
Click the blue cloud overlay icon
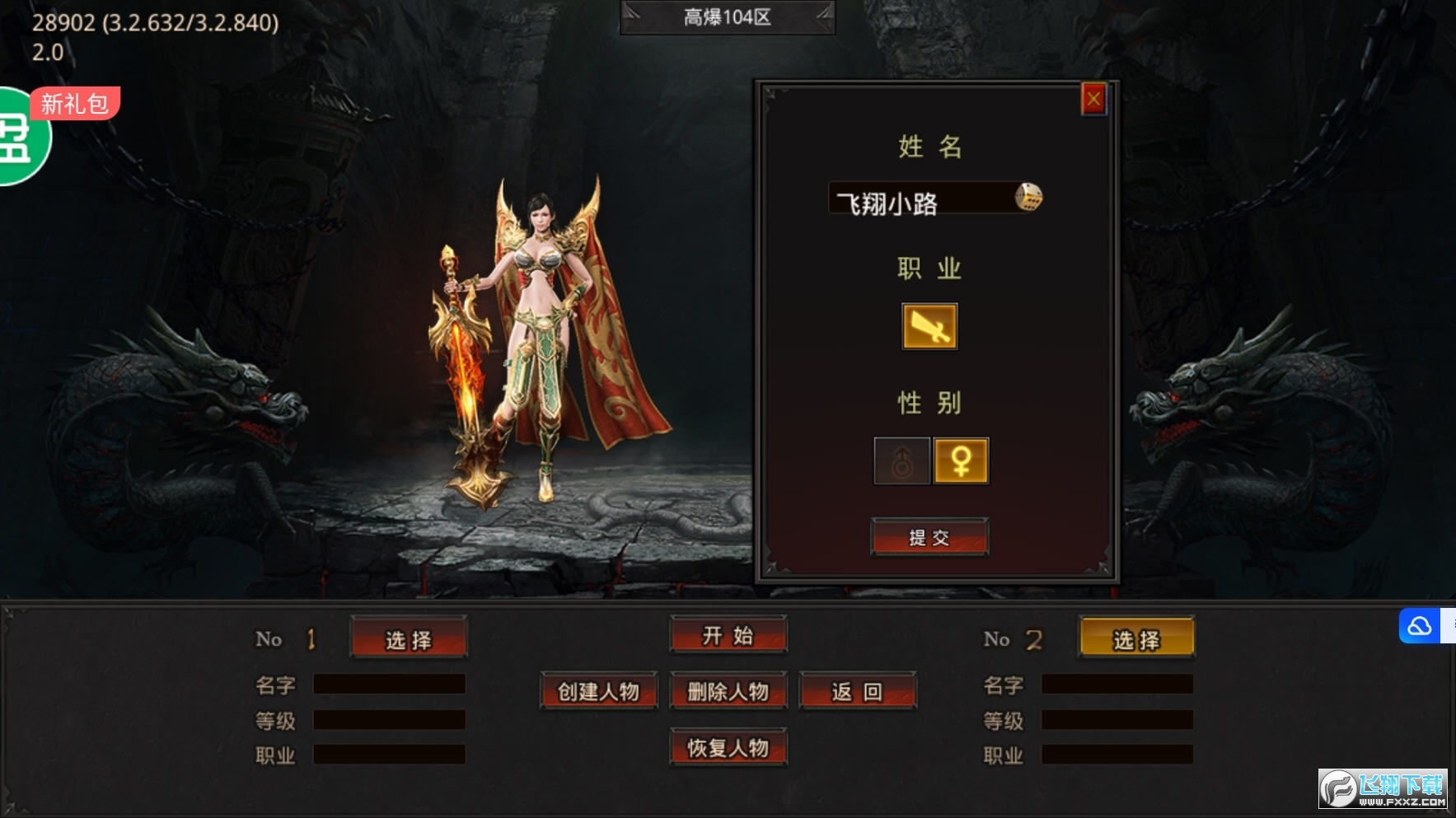pos(1420,627)
